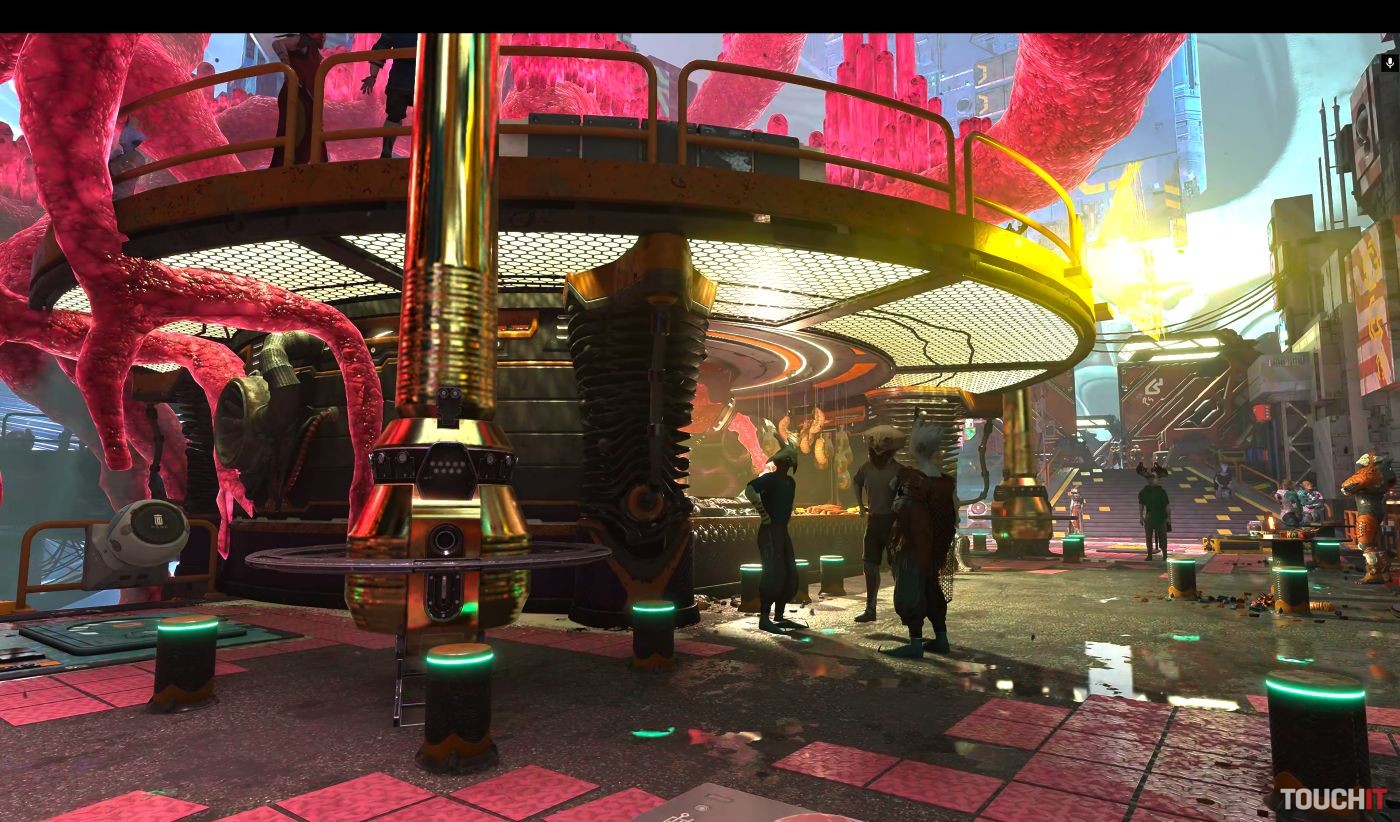Screen dimensions: 1400x822
Task: Toggle the microphone icon in the overlay
Action: pyautogui.click(x=1389, y=63)
